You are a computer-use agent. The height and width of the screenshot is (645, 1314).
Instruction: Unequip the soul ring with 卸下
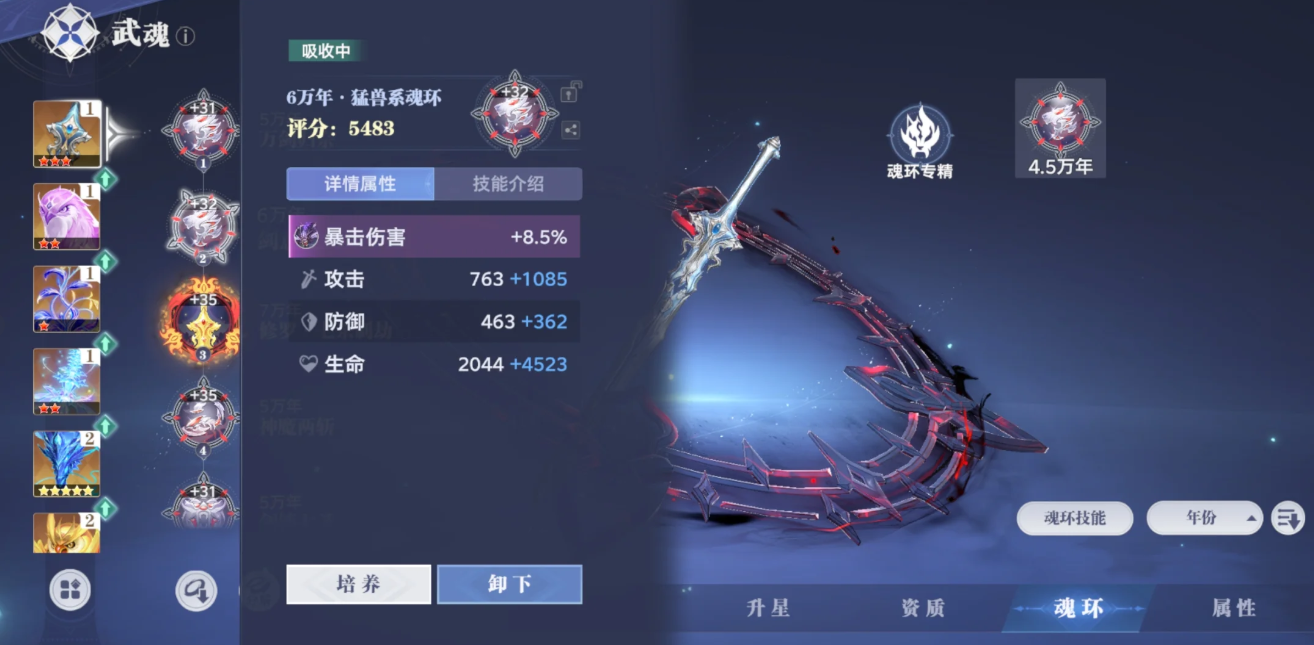pos(509,585)
